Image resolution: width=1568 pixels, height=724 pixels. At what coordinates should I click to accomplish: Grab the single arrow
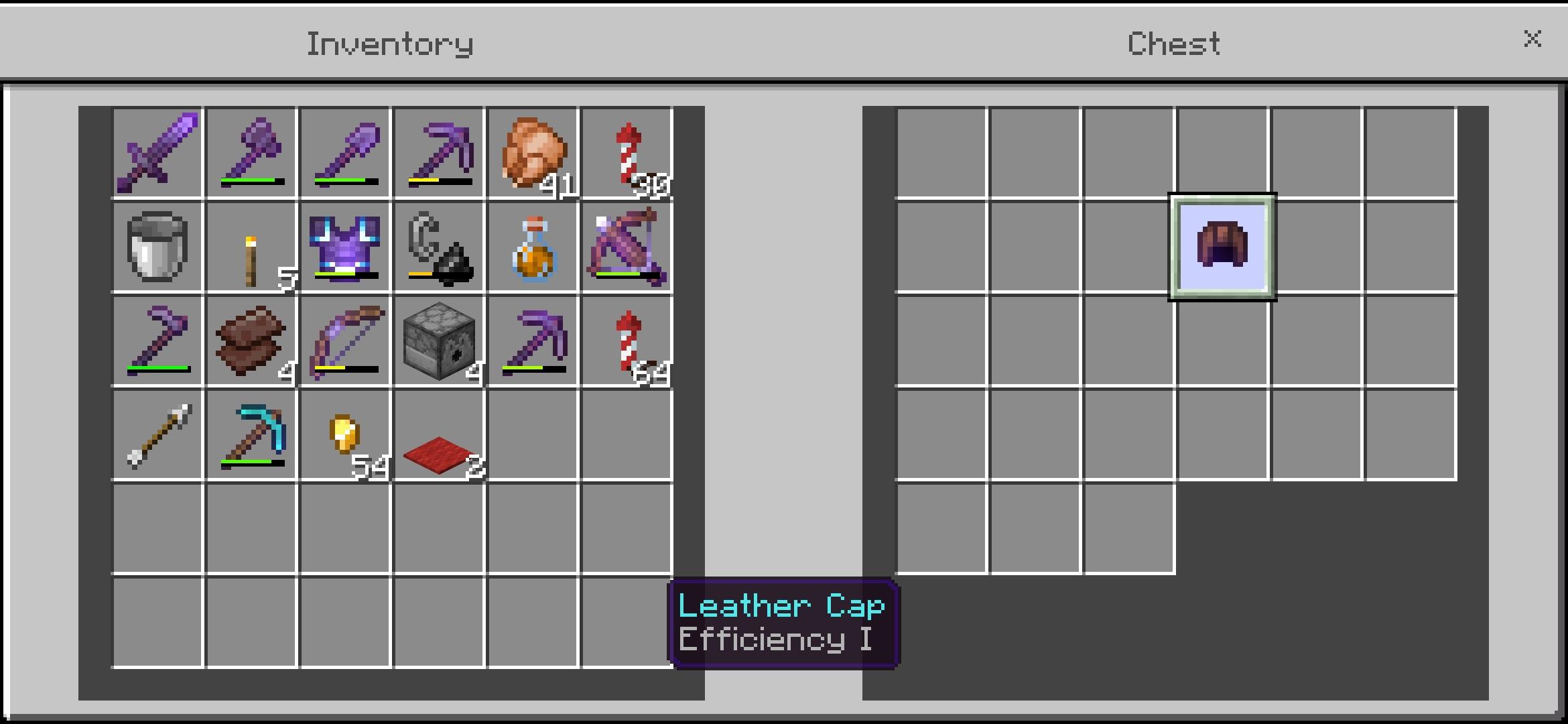[157, 436]
